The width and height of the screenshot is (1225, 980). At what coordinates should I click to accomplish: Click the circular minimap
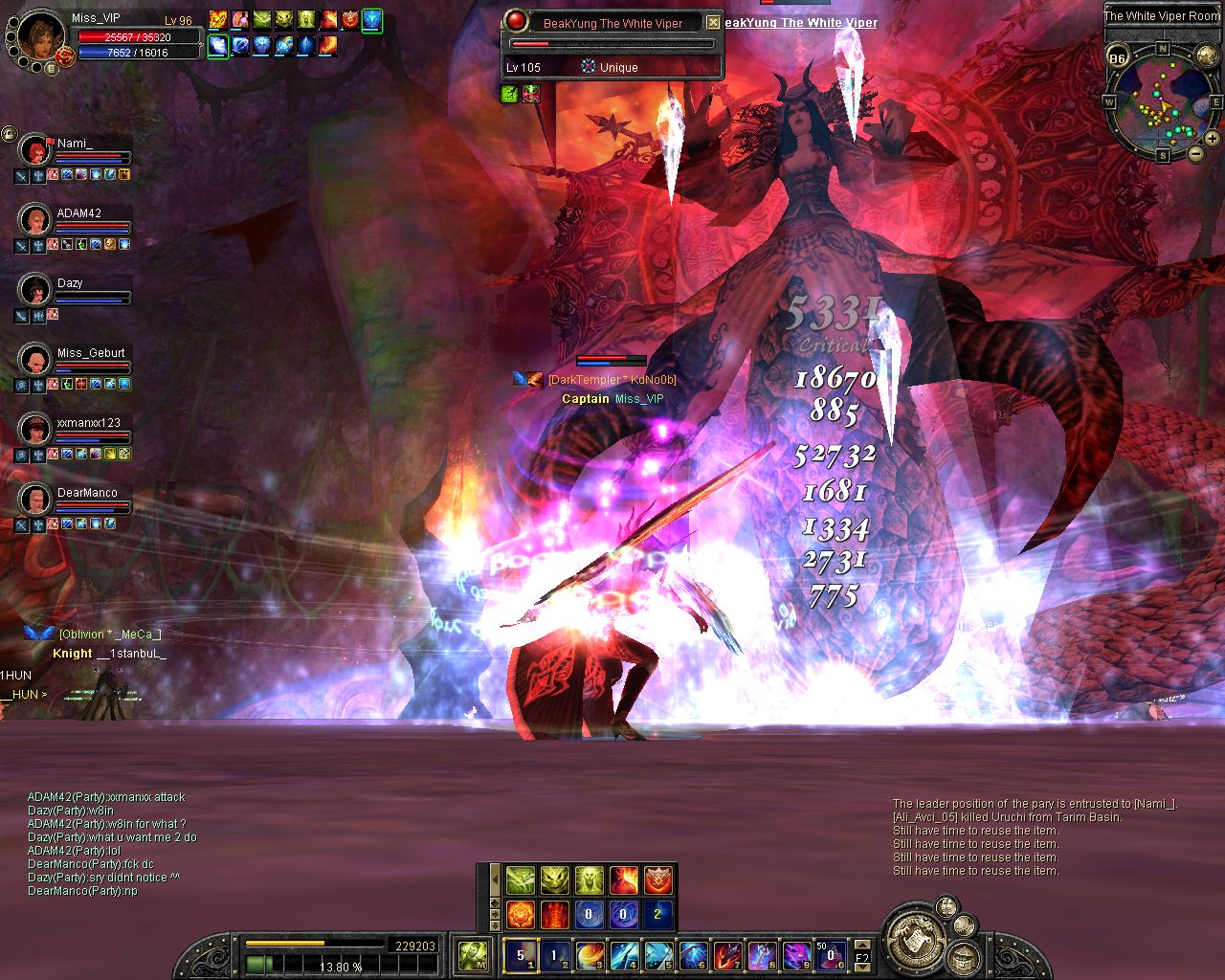click(1162, 101)
